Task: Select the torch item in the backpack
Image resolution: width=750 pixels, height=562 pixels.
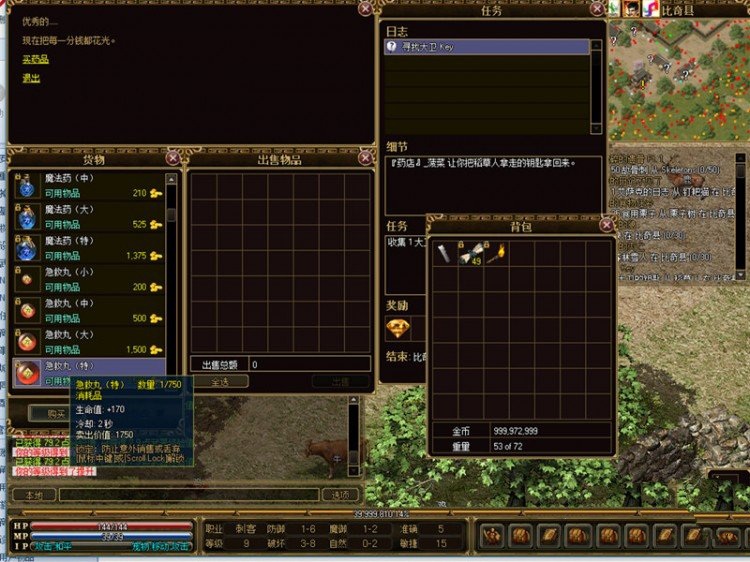Action: click(495, 252)
